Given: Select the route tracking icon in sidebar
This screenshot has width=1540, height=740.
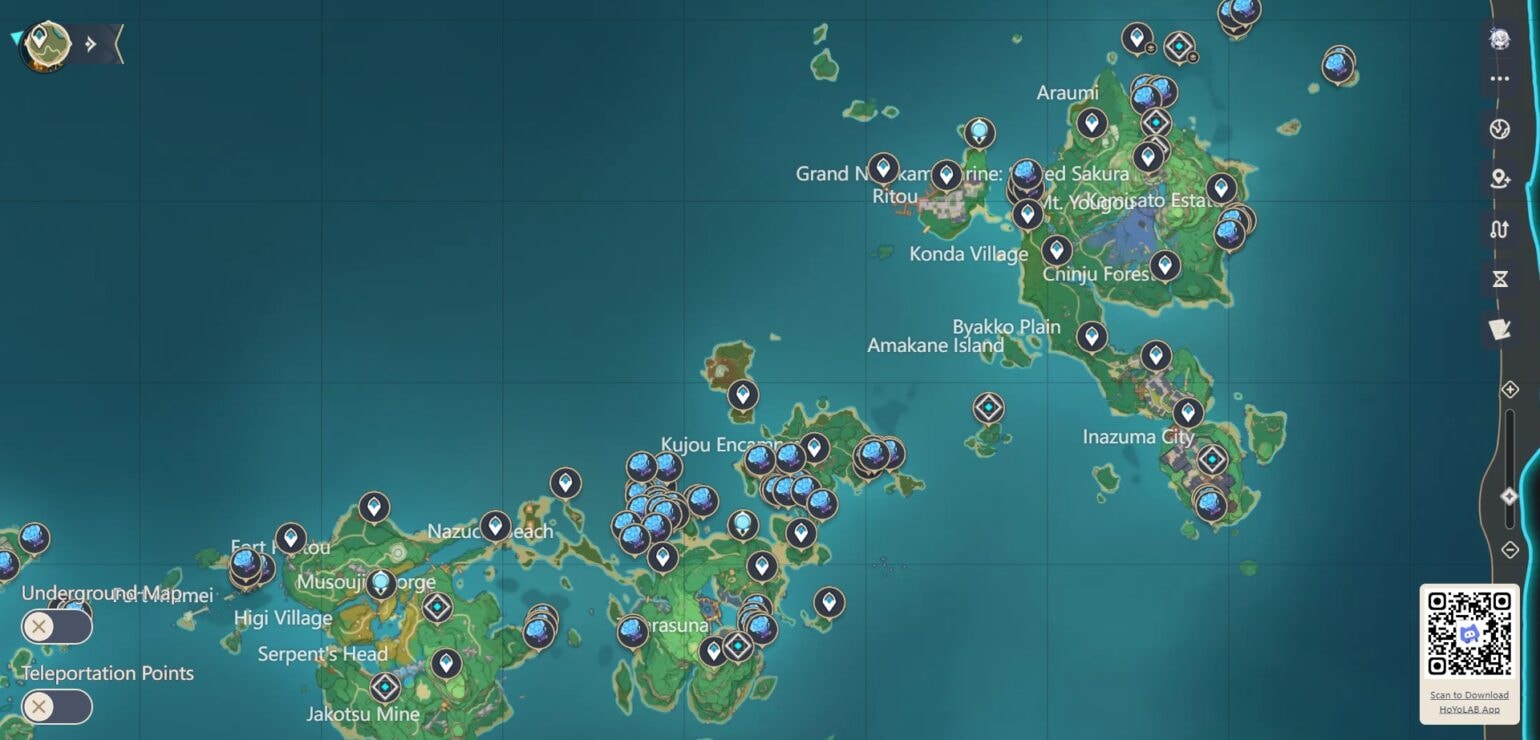Looking at the screenshot, I should [x=1500, y=229].
